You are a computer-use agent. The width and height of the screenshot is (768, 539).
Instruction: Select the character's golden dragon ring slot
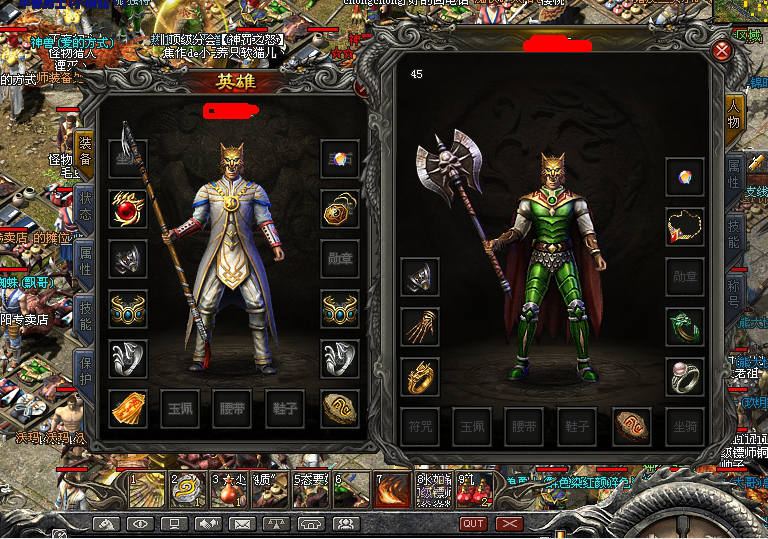(420, 377)
